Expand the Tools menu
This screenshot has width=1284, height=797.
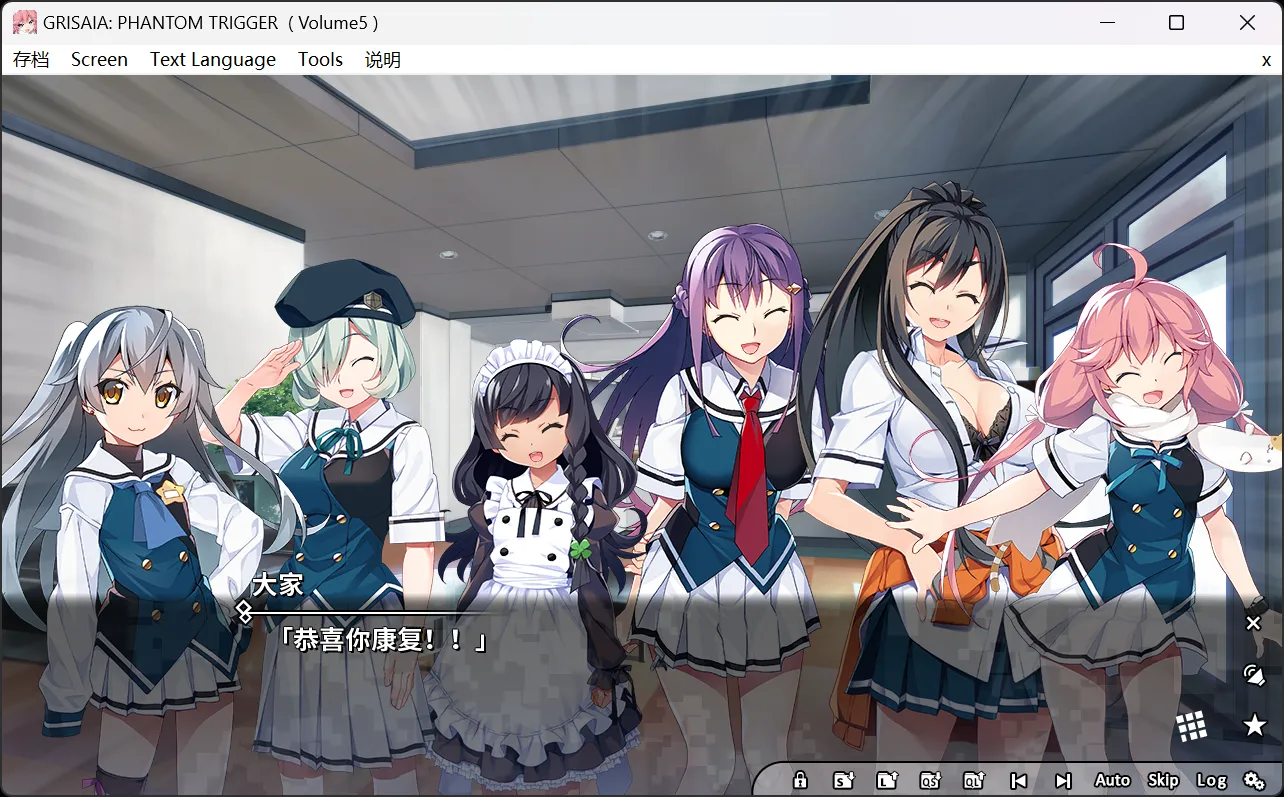320,59
